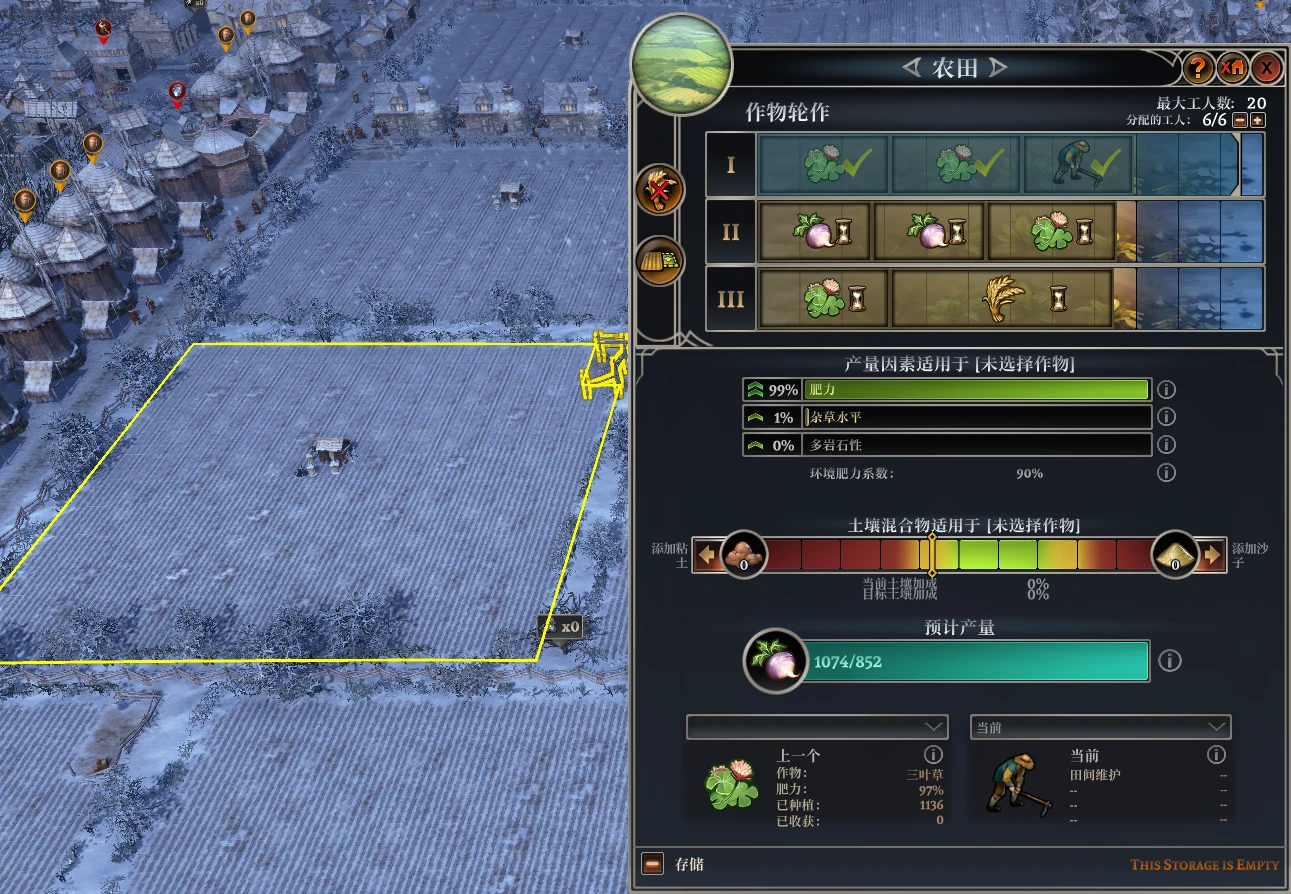The image size is (1291, 894).
Task: Show info for the 预计产量 estimated yield
Action: point(1170,661)
